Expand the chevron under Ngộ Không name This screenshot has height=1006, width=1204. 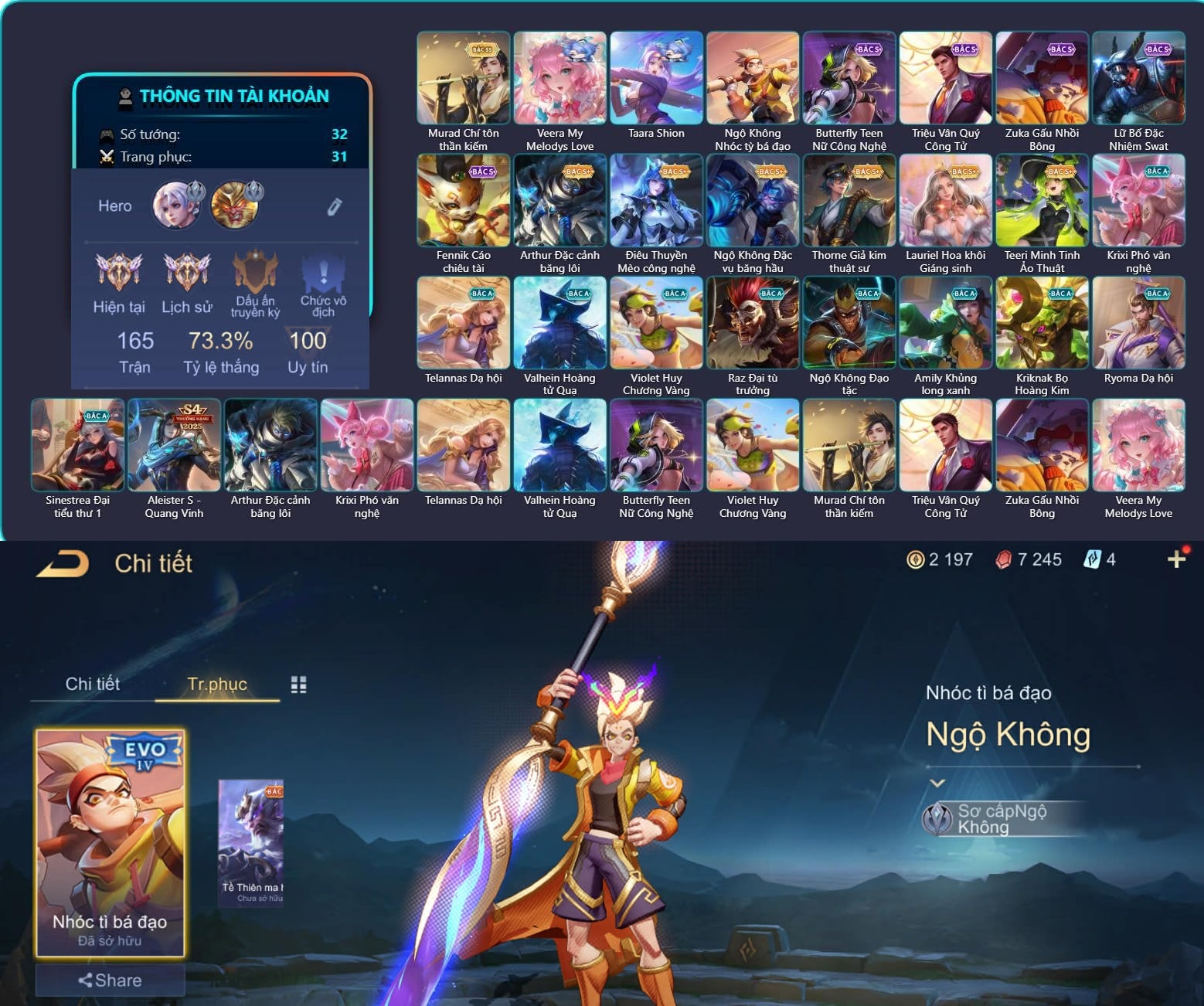[x=937, y=783]
